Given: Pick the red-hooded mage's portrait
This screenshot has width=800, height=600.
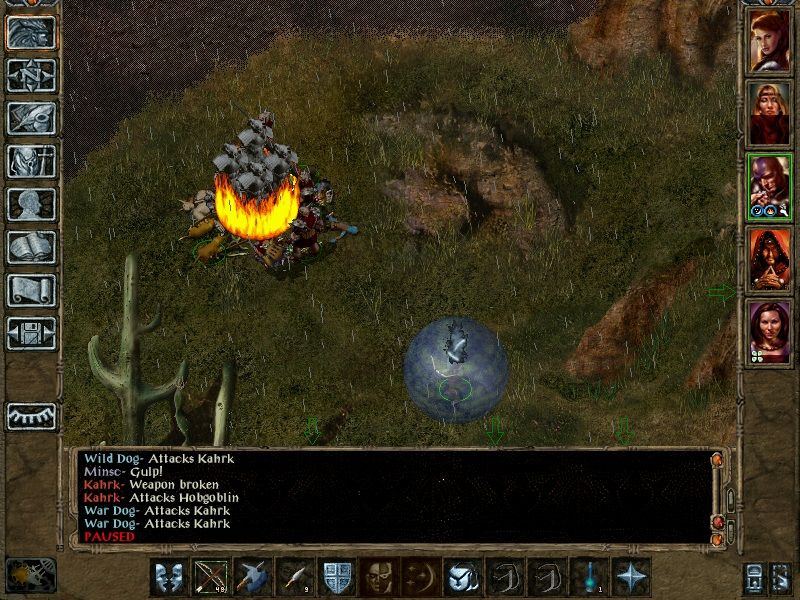Looking at the screenshot, I should point(770,260).
